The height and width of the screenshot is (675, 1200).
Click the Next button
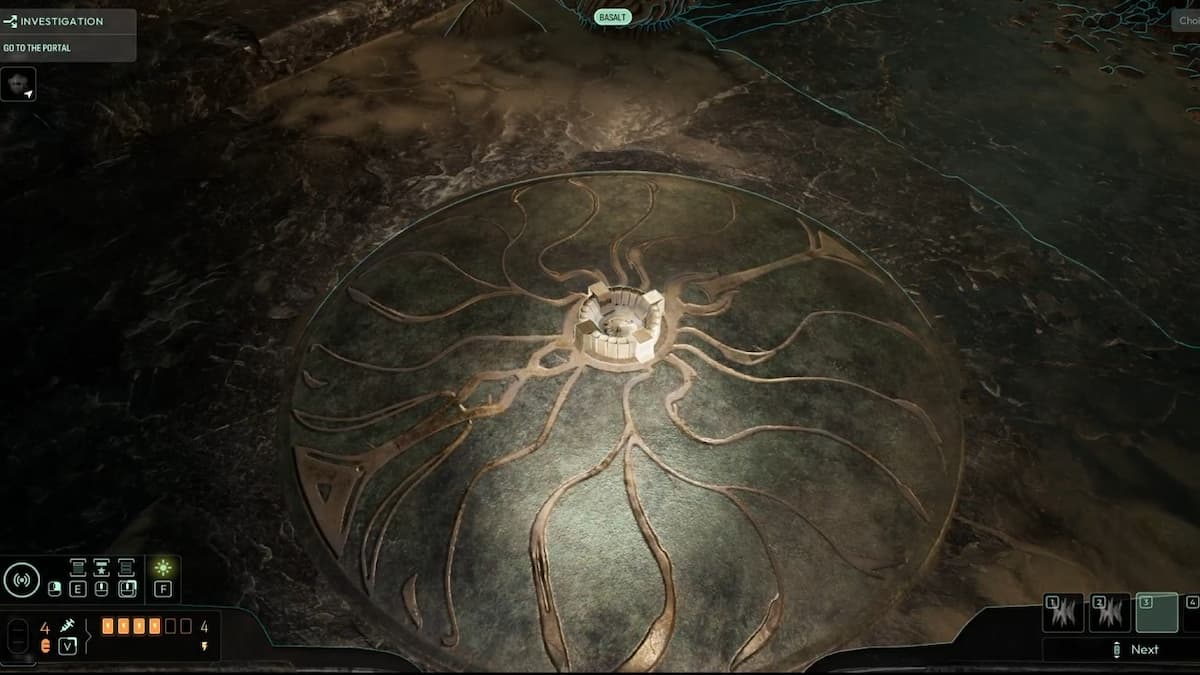click(1136, 649)
